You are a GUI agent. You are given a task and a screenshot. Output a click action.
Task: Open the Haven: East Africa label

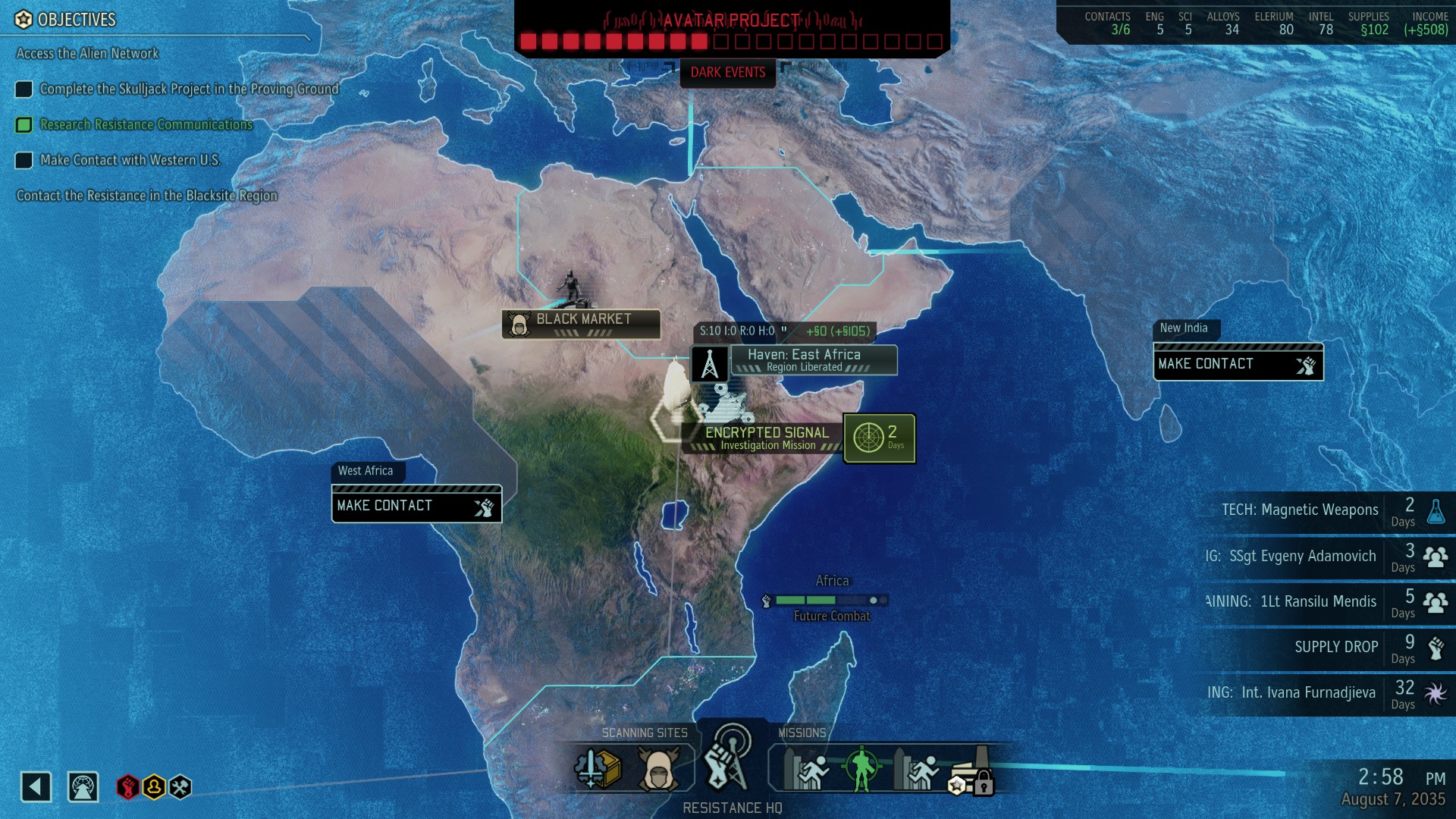coord(804,359)
